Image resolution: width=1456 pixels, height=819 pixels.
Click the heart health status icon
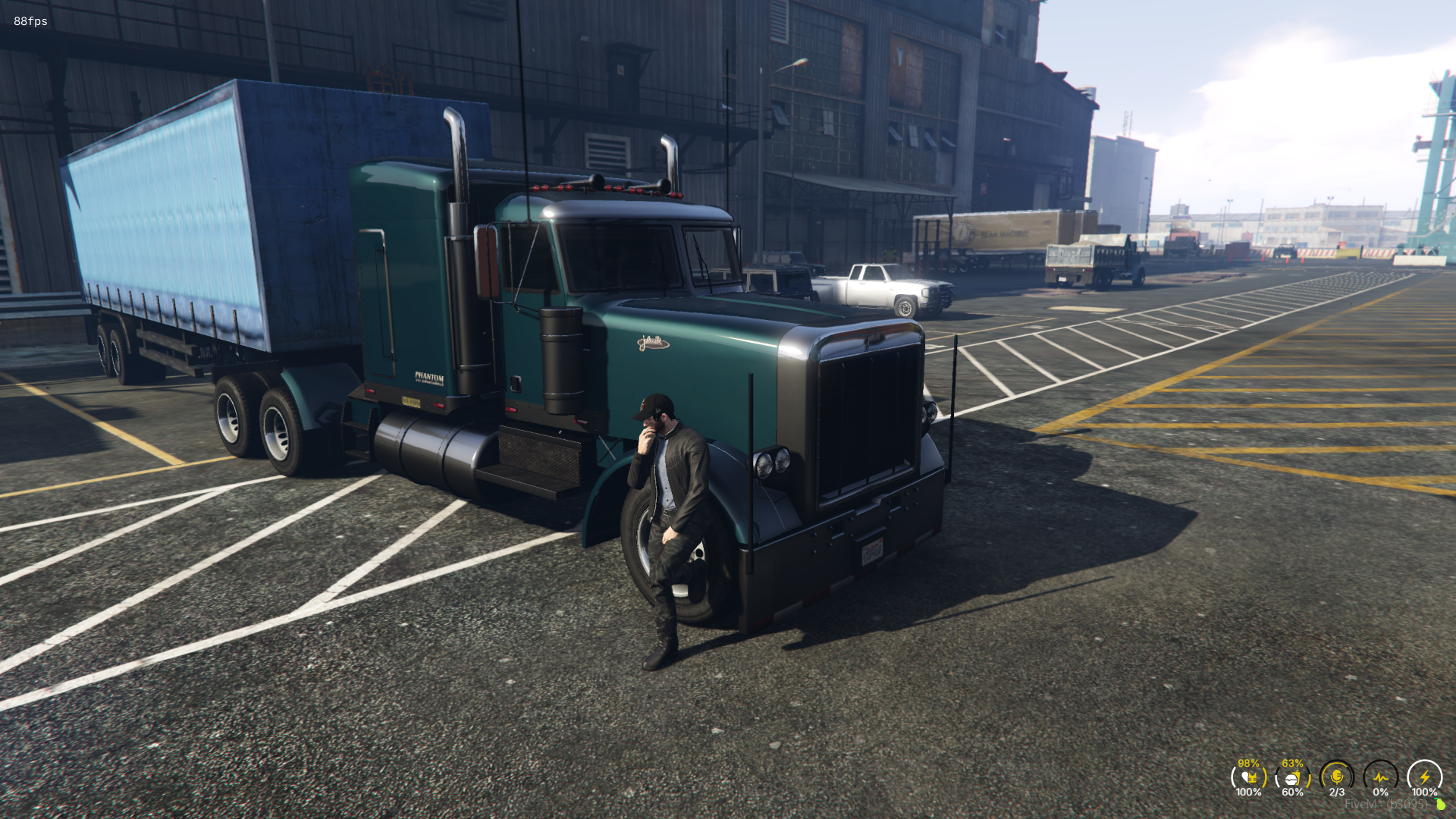(x=1245, y=777)
